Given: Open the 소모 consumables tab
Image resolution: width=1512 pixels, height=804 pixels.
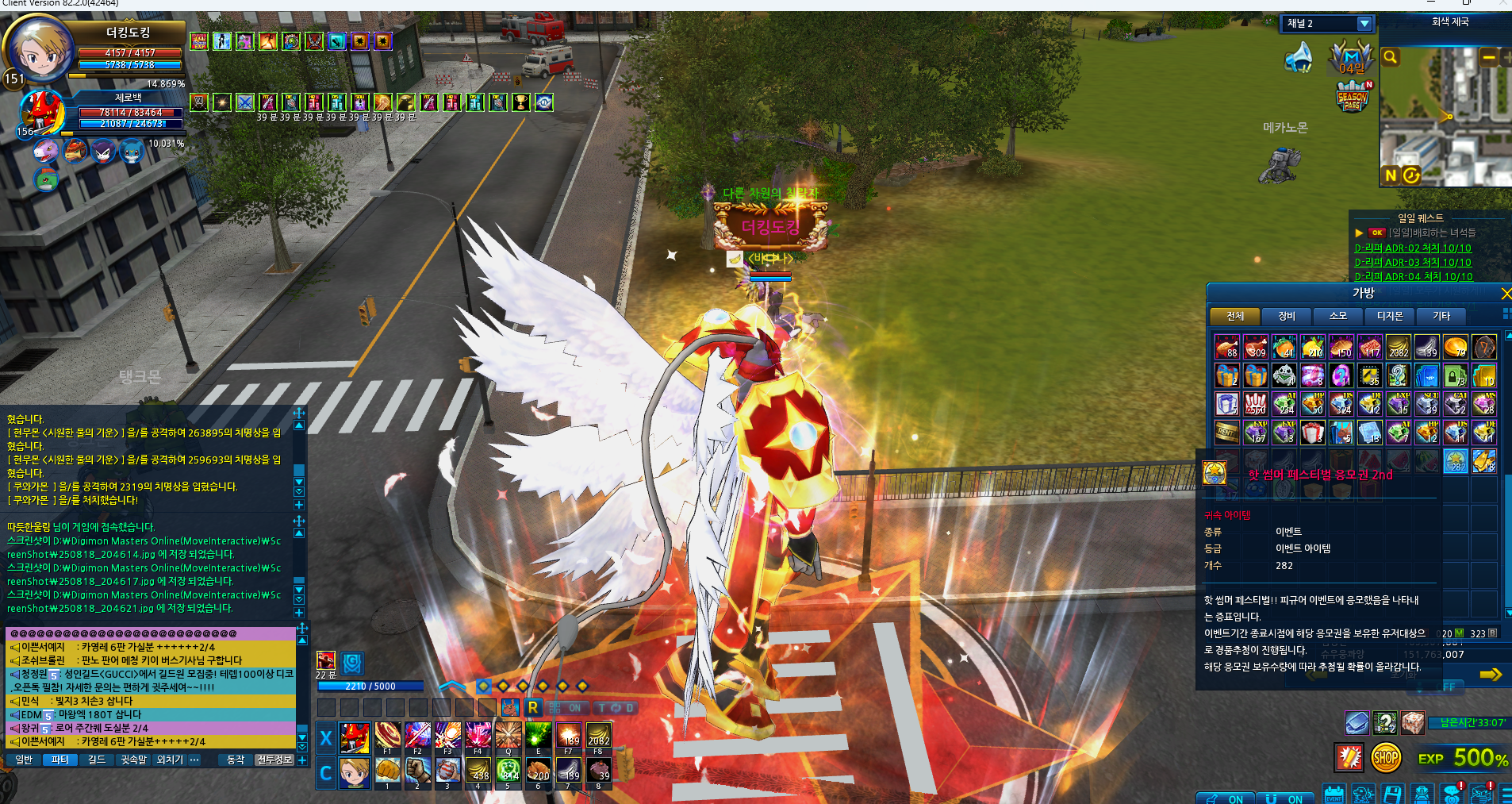Looking at the screenshot, I should click(1337, 316).
